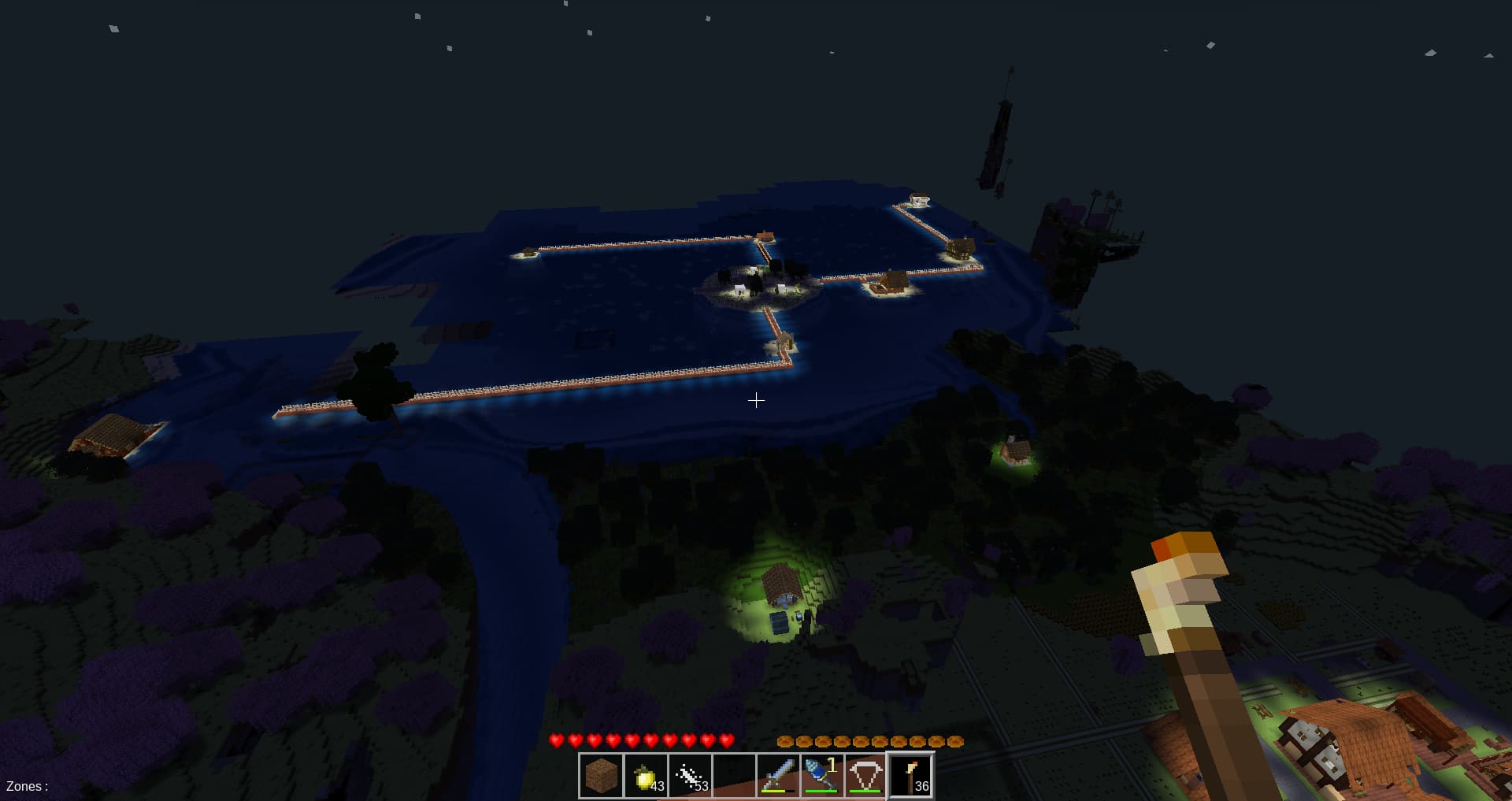Screen dimensions: 1512x801
Task: Select the torch stack of 36
Action: (x=910, y=776)
